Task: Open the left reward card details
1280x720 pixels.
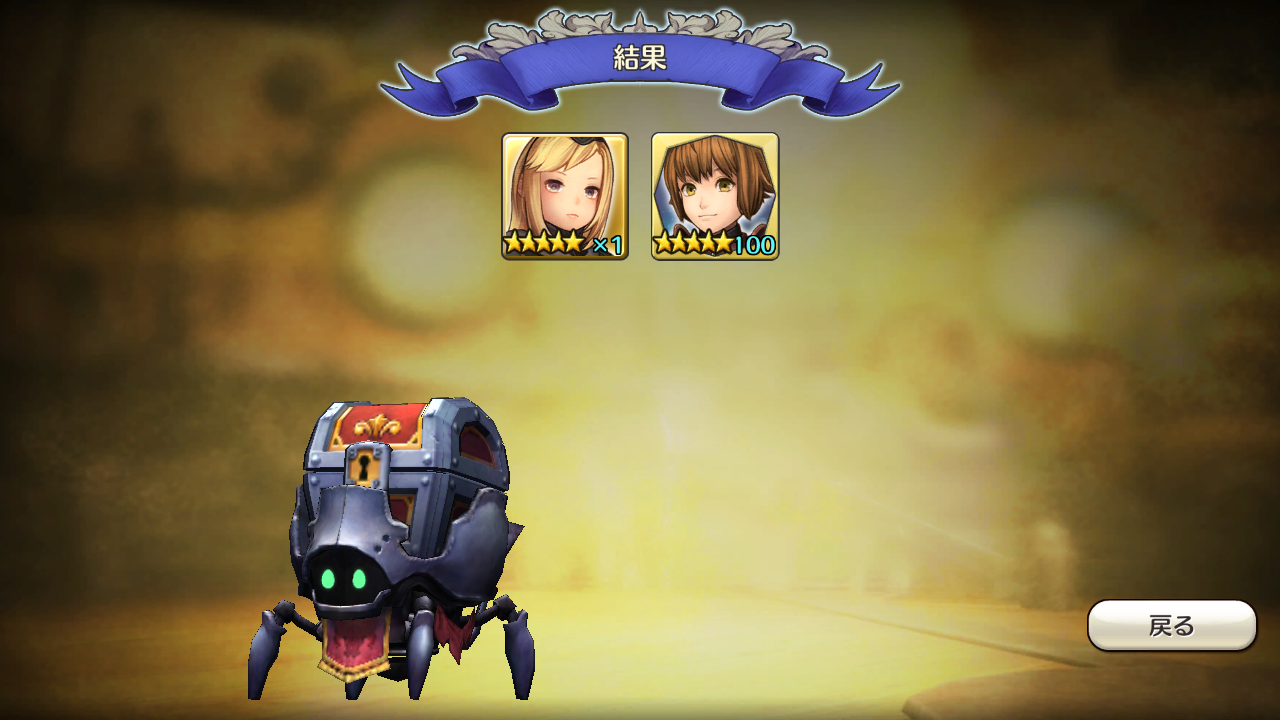Action: [566, 190]
